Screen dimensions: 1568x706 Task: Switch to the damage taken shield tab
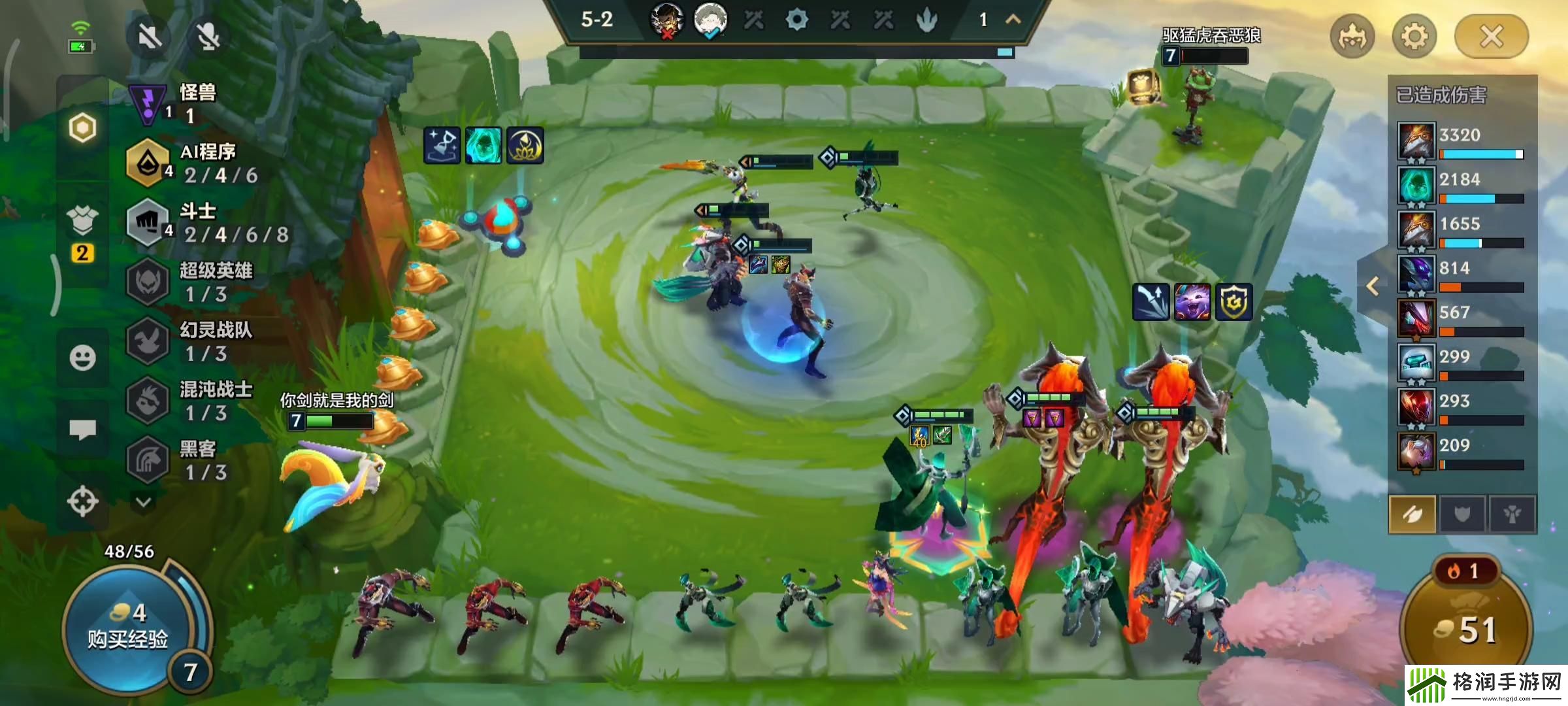1462,514
